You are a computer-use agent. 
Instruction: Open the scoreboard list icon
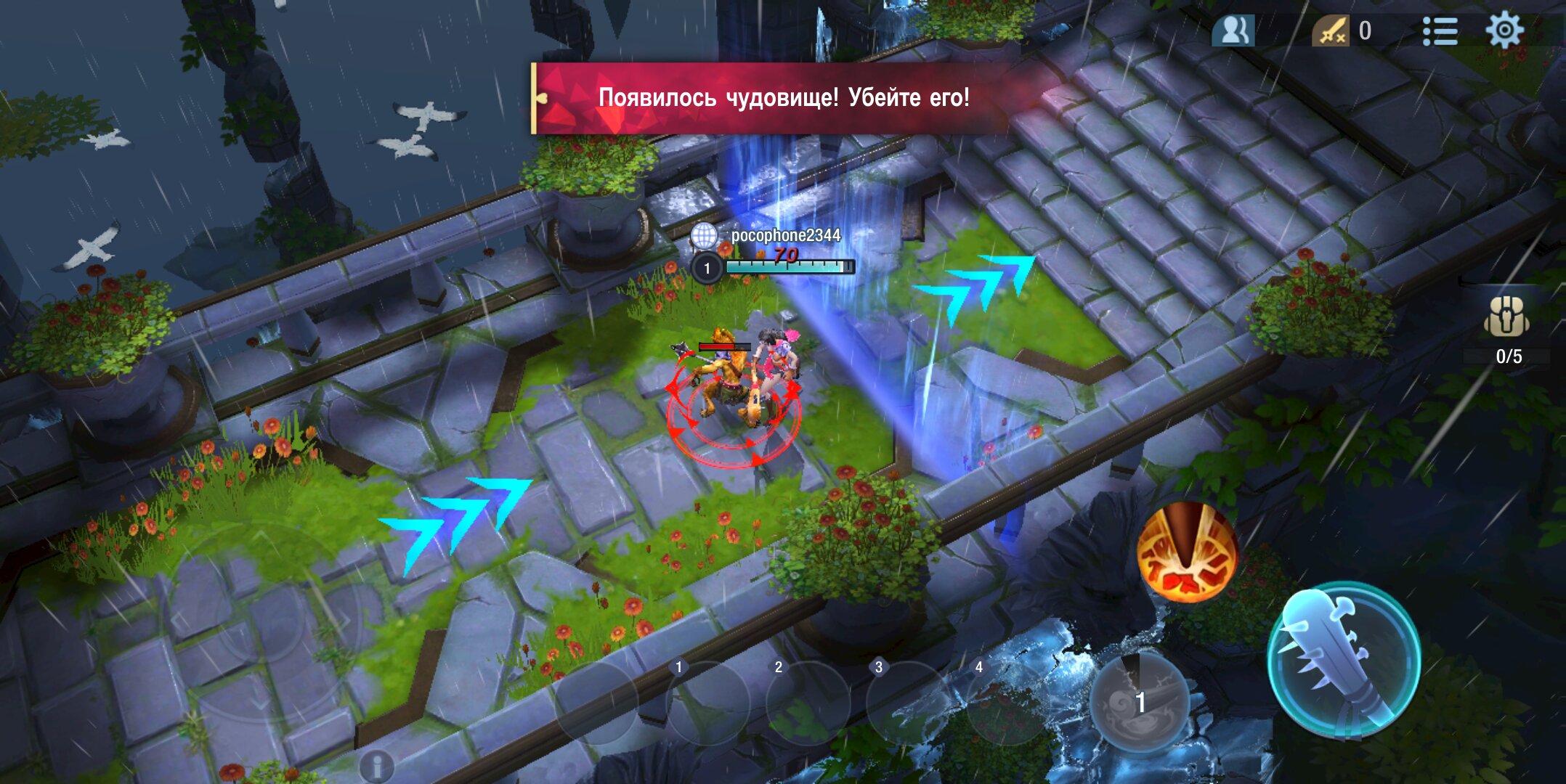tap(1440, 31)
